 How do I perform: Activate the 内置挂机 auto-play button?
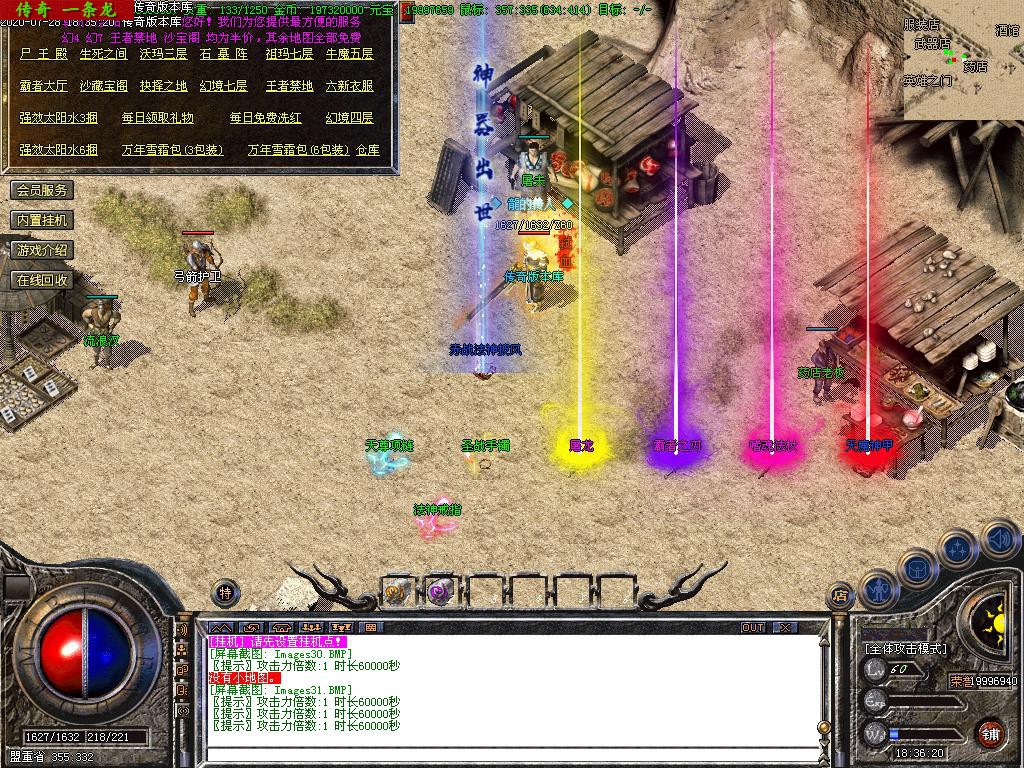[42, 220]
